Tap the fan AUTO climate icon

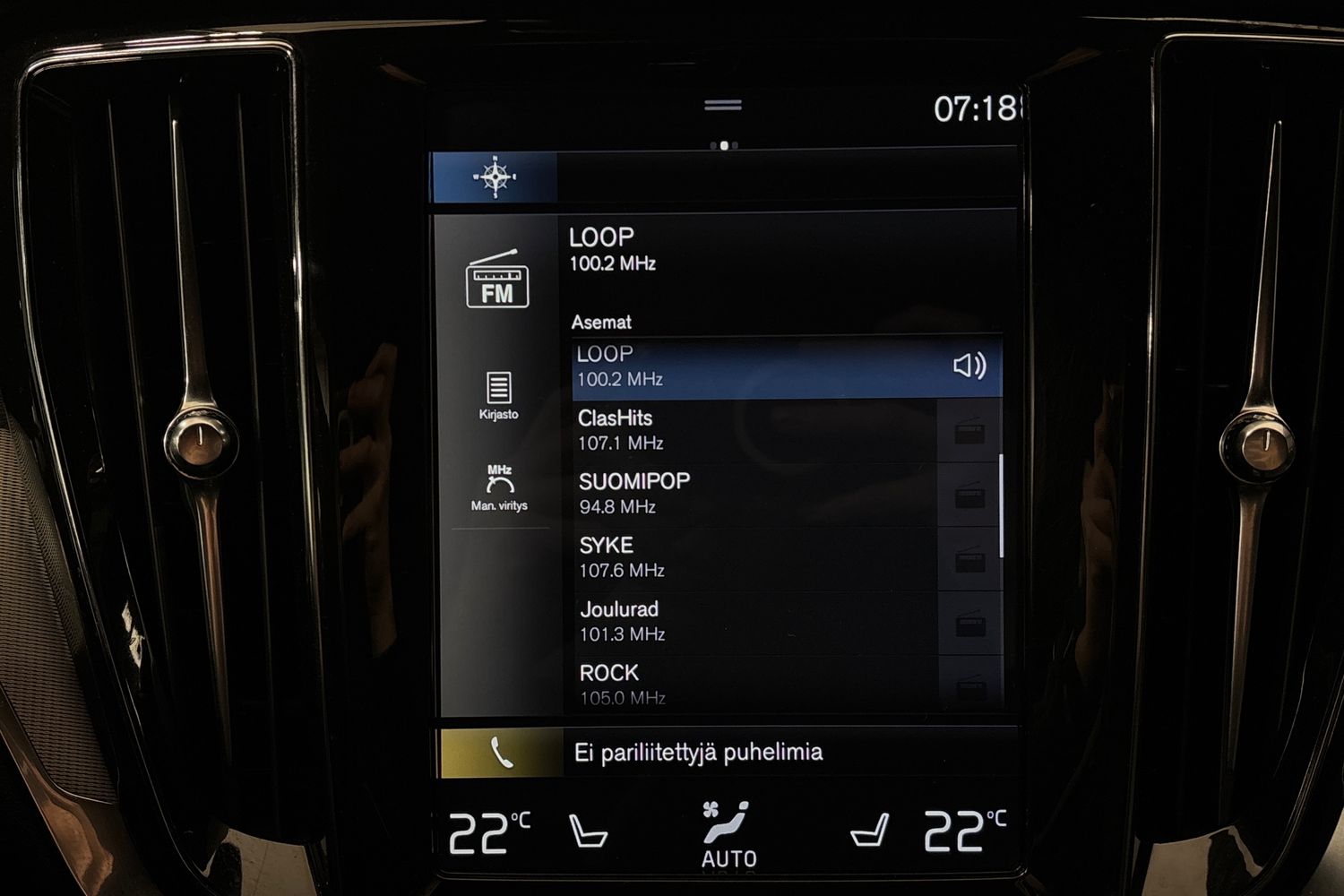728,829
